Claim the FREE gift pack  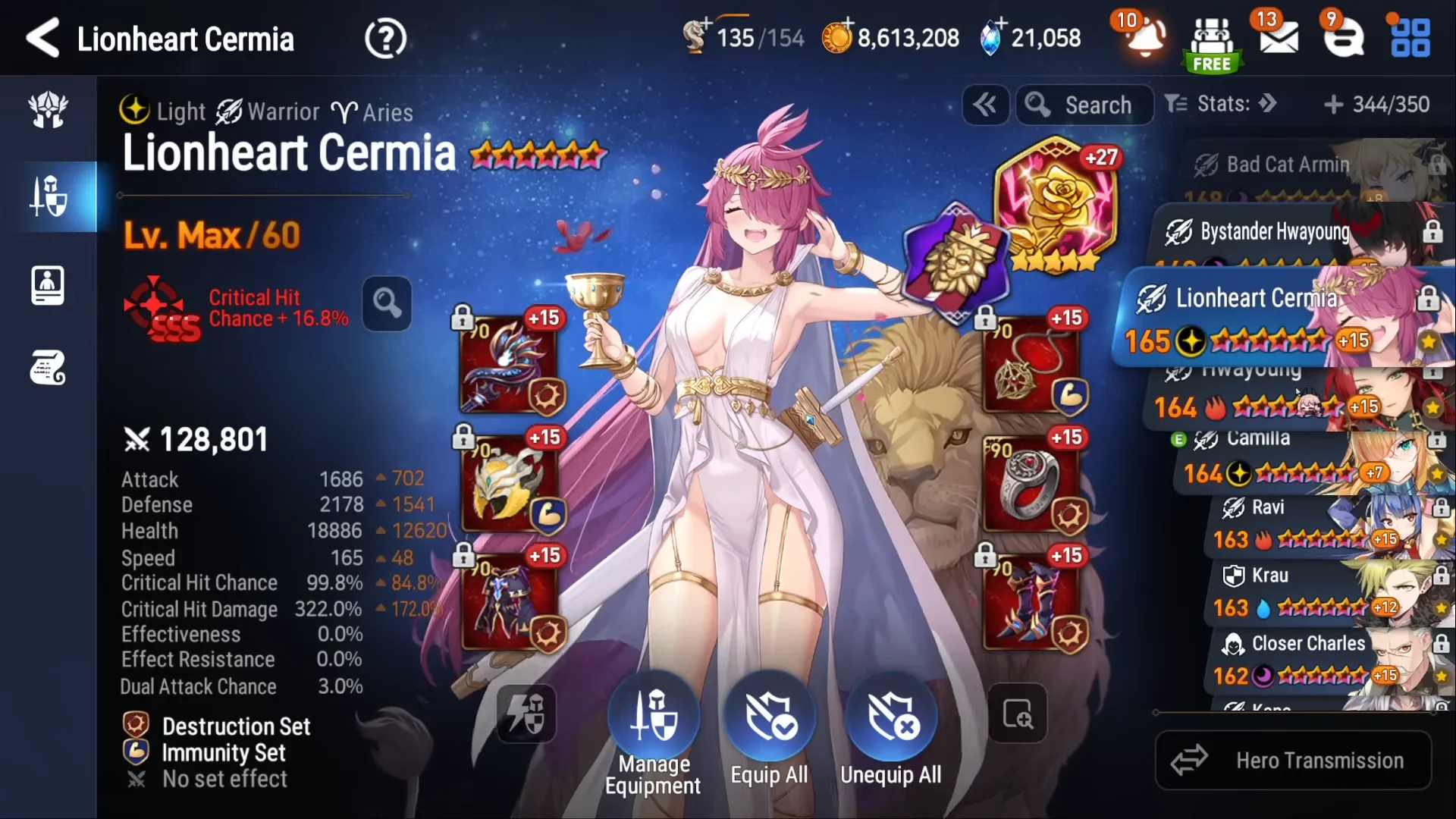tap(1211, 44)
